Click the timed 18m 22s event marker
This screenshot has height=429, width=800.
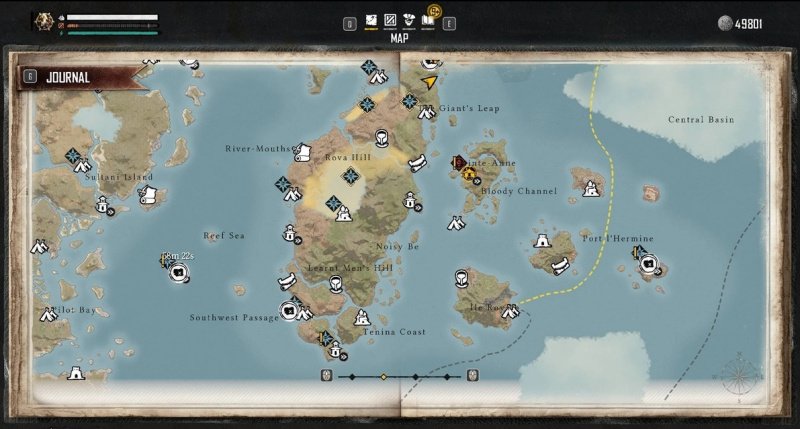(176, 268)
